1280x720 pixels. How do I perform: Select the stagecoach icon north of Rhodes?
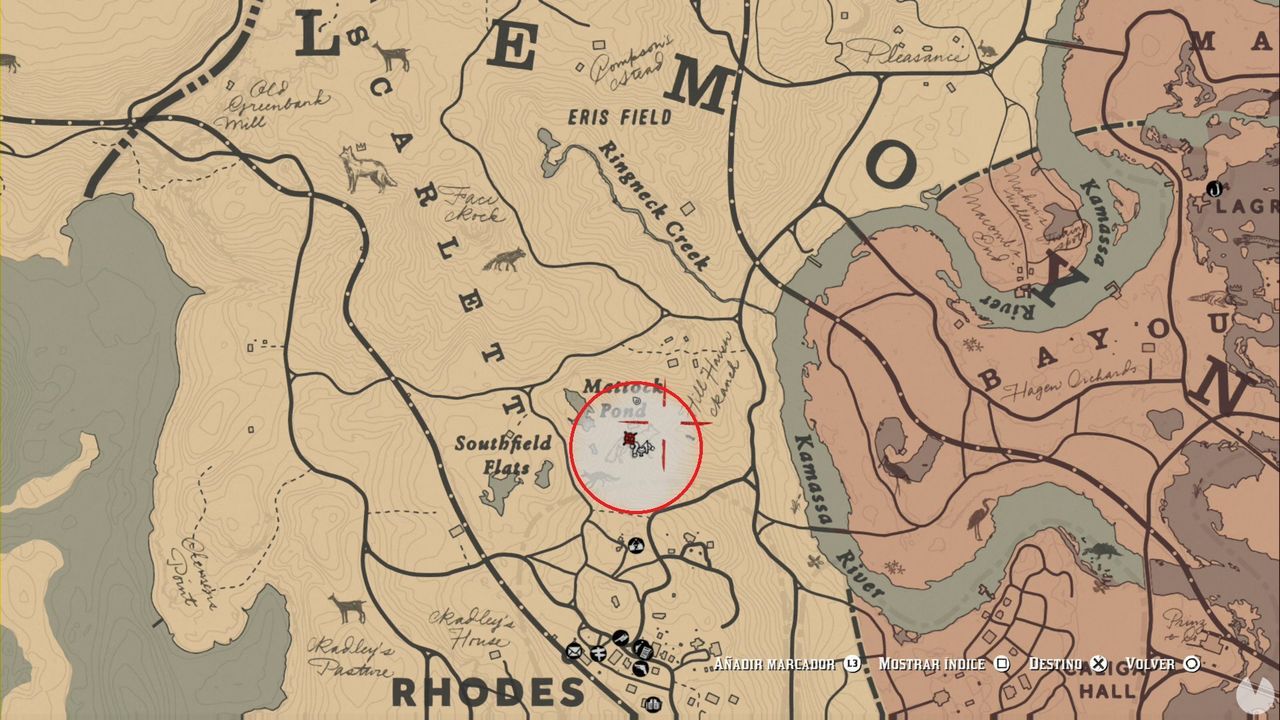pos(636,544)
